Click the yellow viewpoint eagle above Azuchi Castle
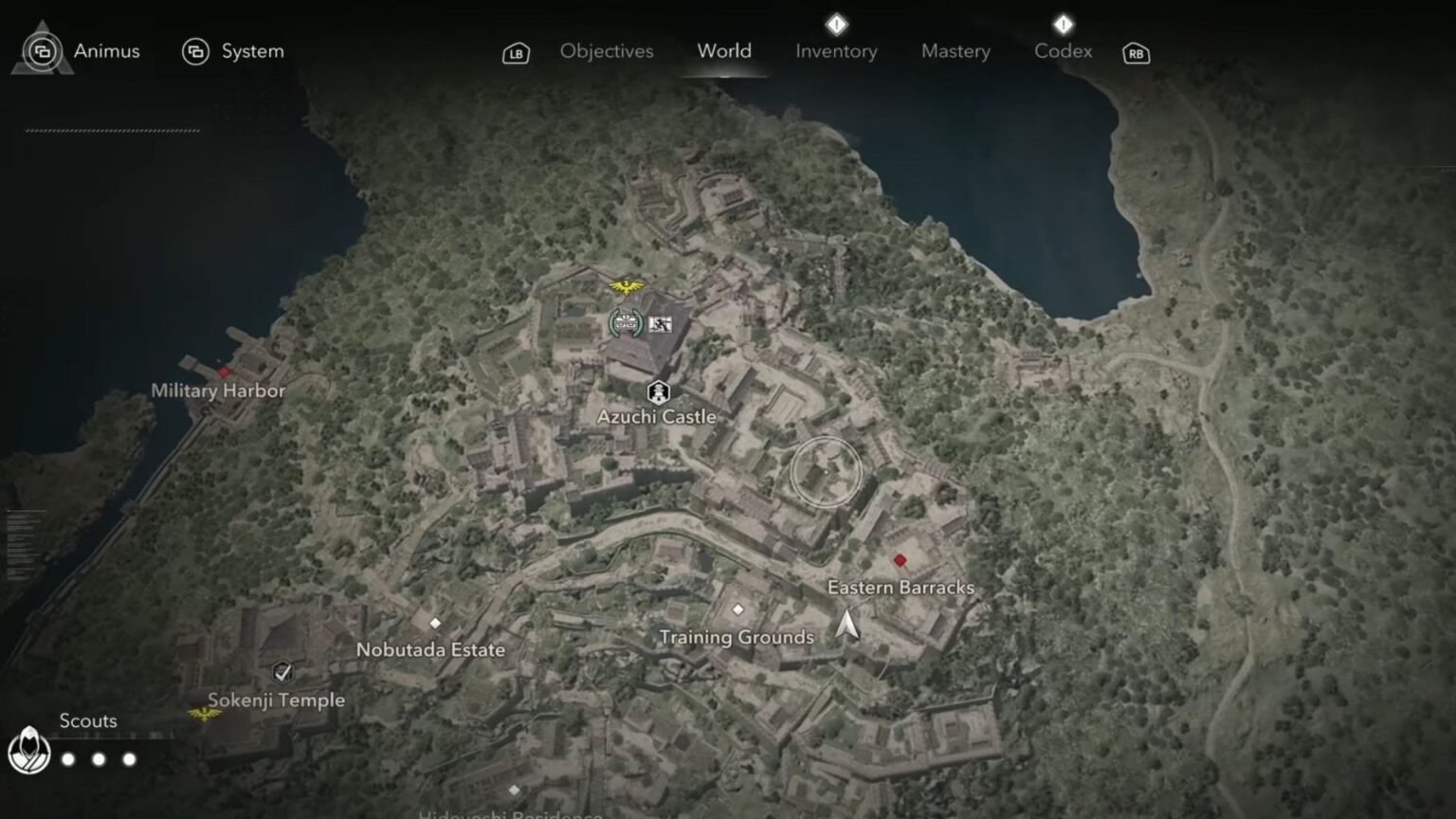Viewport: 1456px width, 819px height. click(x=625, y=286)
